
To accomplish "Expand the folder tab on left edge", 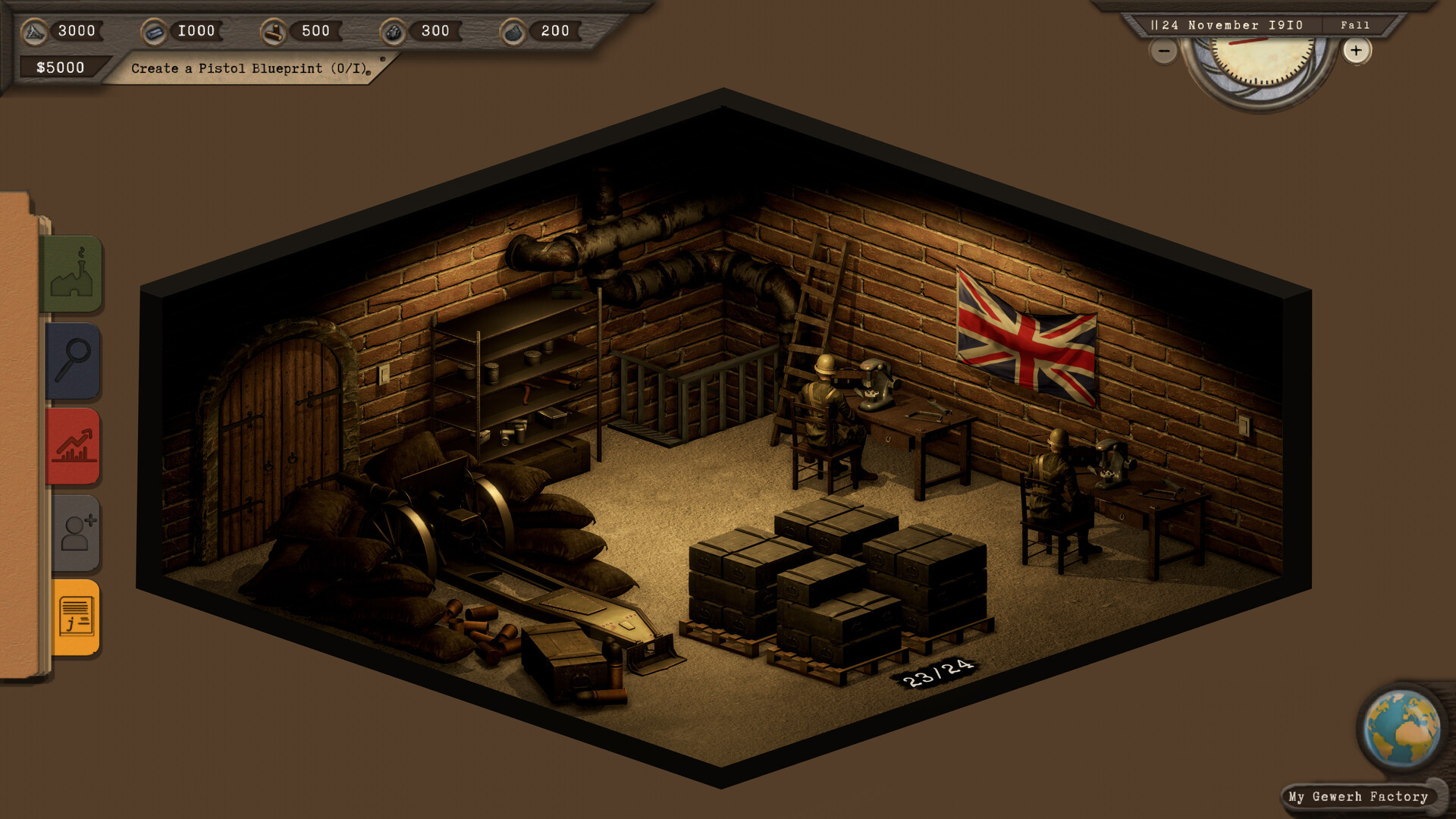I will [19, 417].
